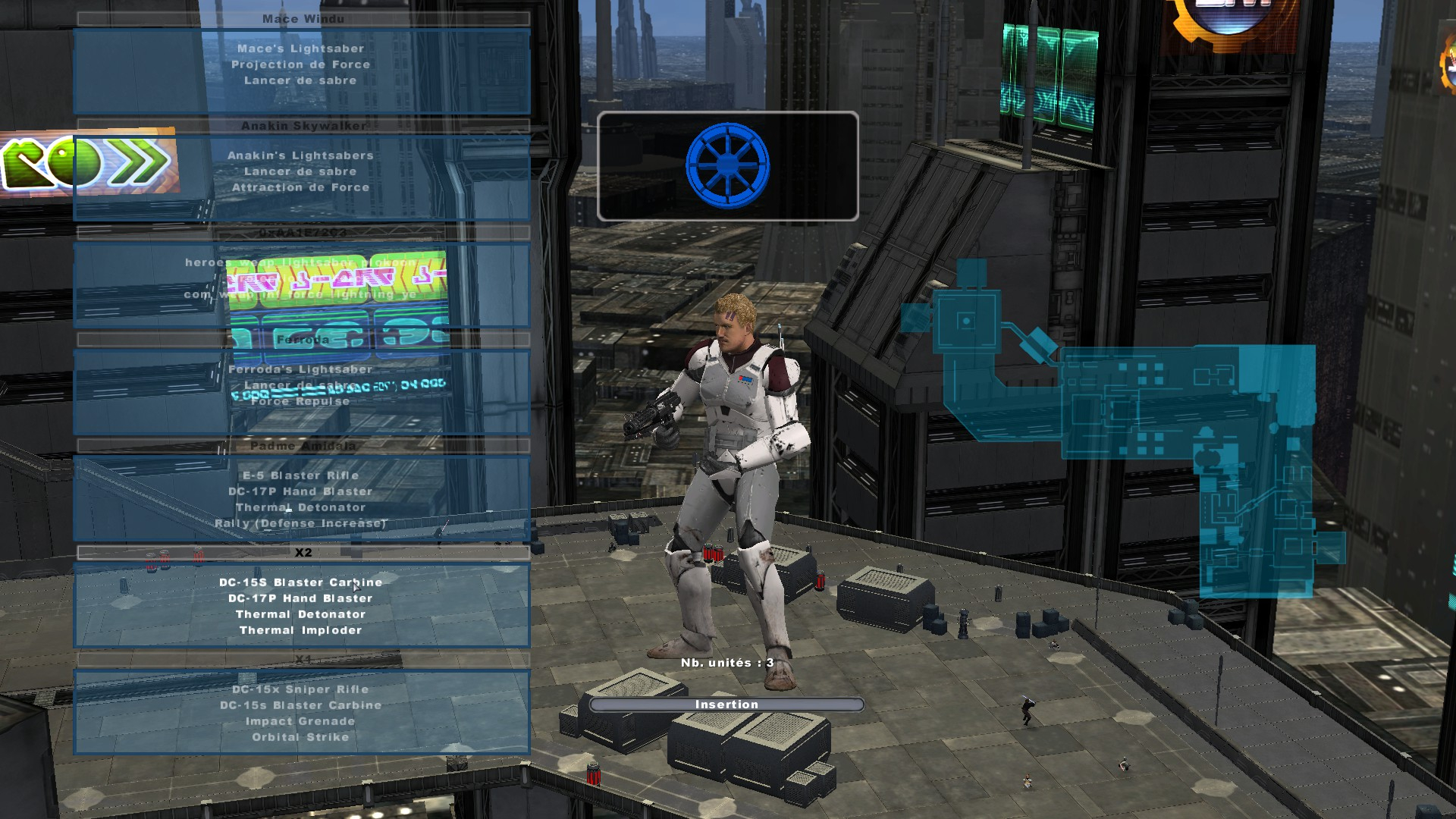Select Padme Amidala from the class list
This screenshot has height=819, width=1456.
pos(301,498)
